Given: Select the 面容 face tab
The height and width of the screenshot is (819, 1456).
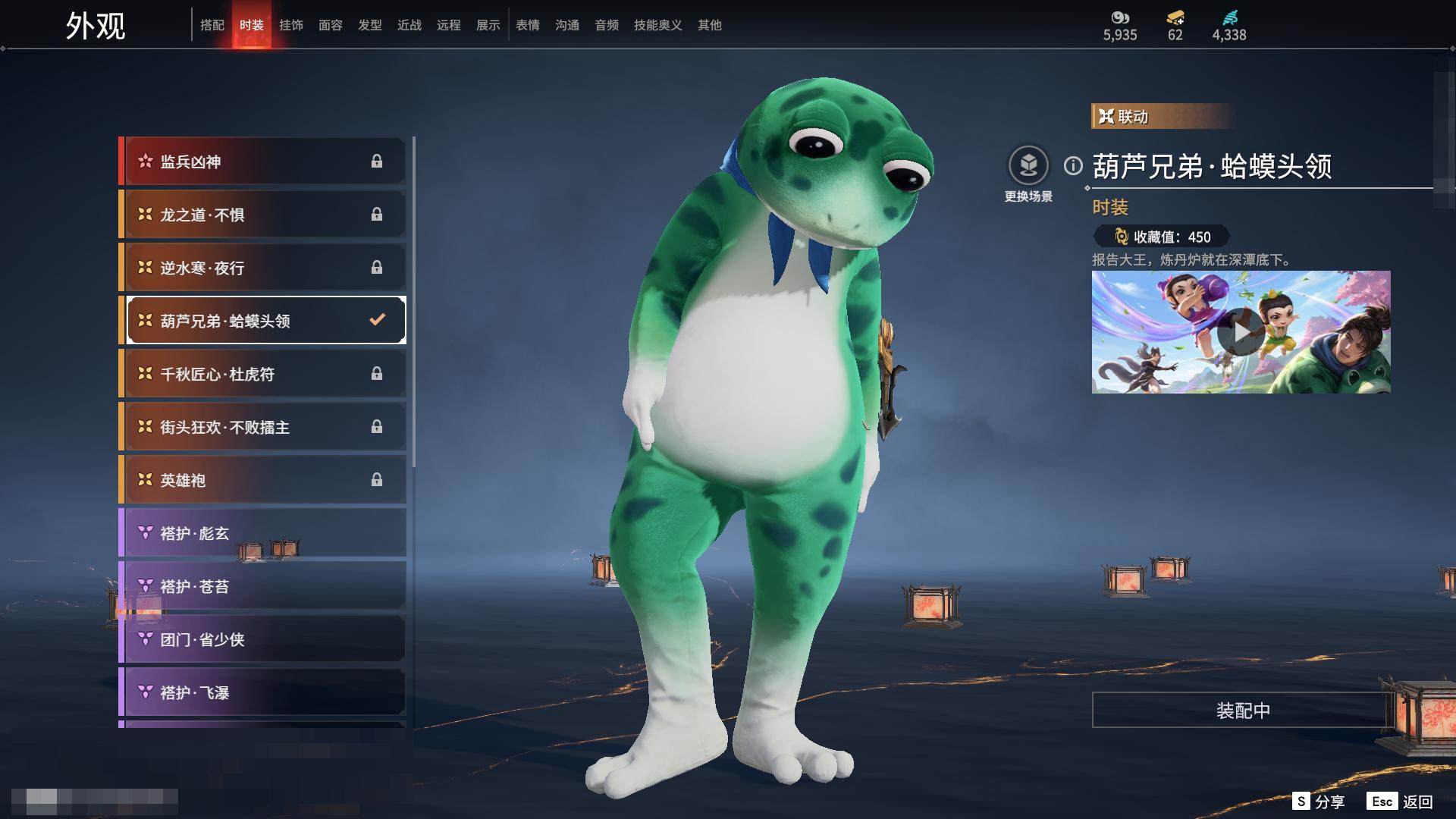Looking at the screenshot, I should coord(331,25).
